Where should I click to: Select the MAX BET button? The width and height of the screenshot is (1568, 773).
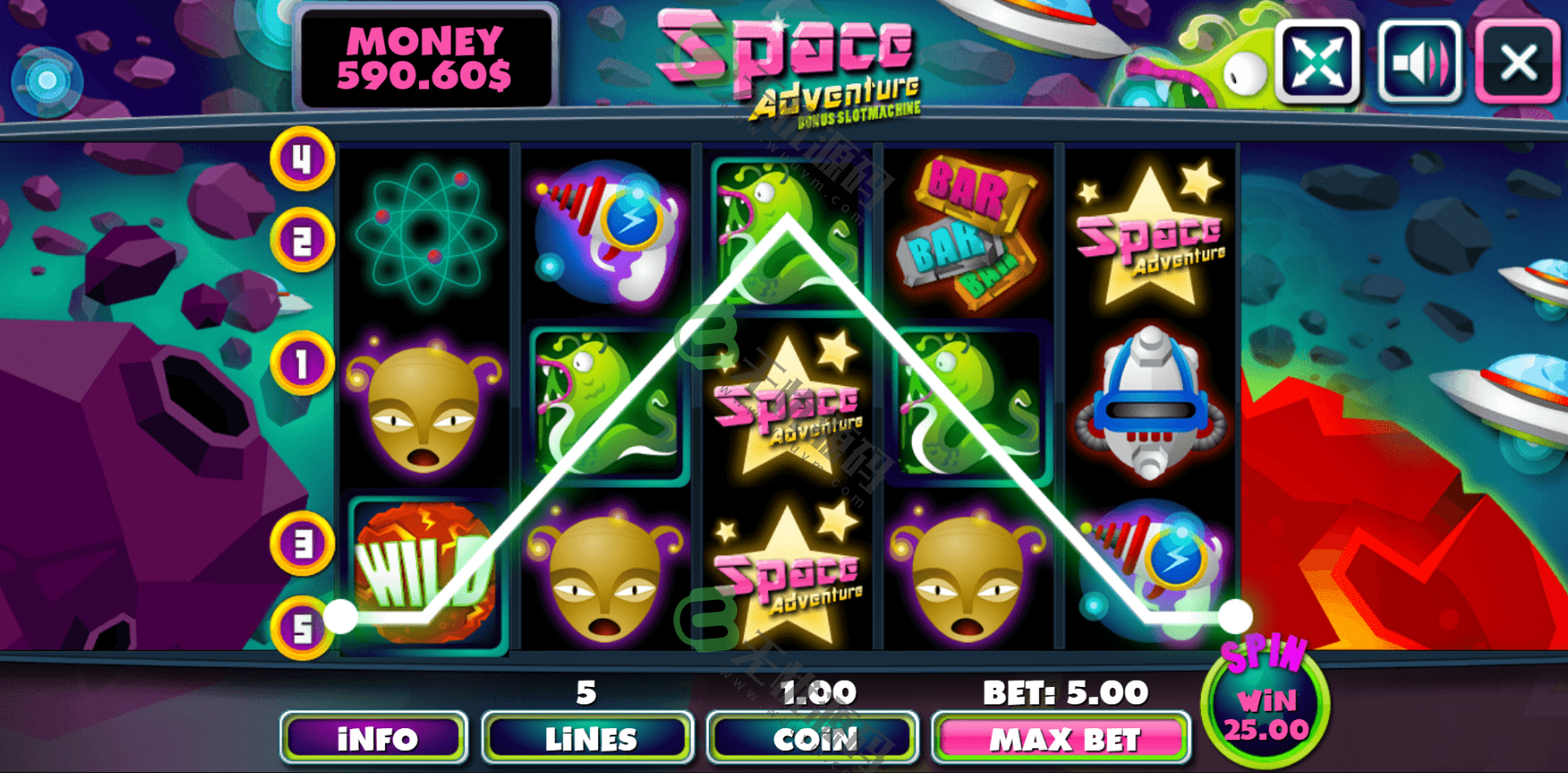pos(1062,737)
